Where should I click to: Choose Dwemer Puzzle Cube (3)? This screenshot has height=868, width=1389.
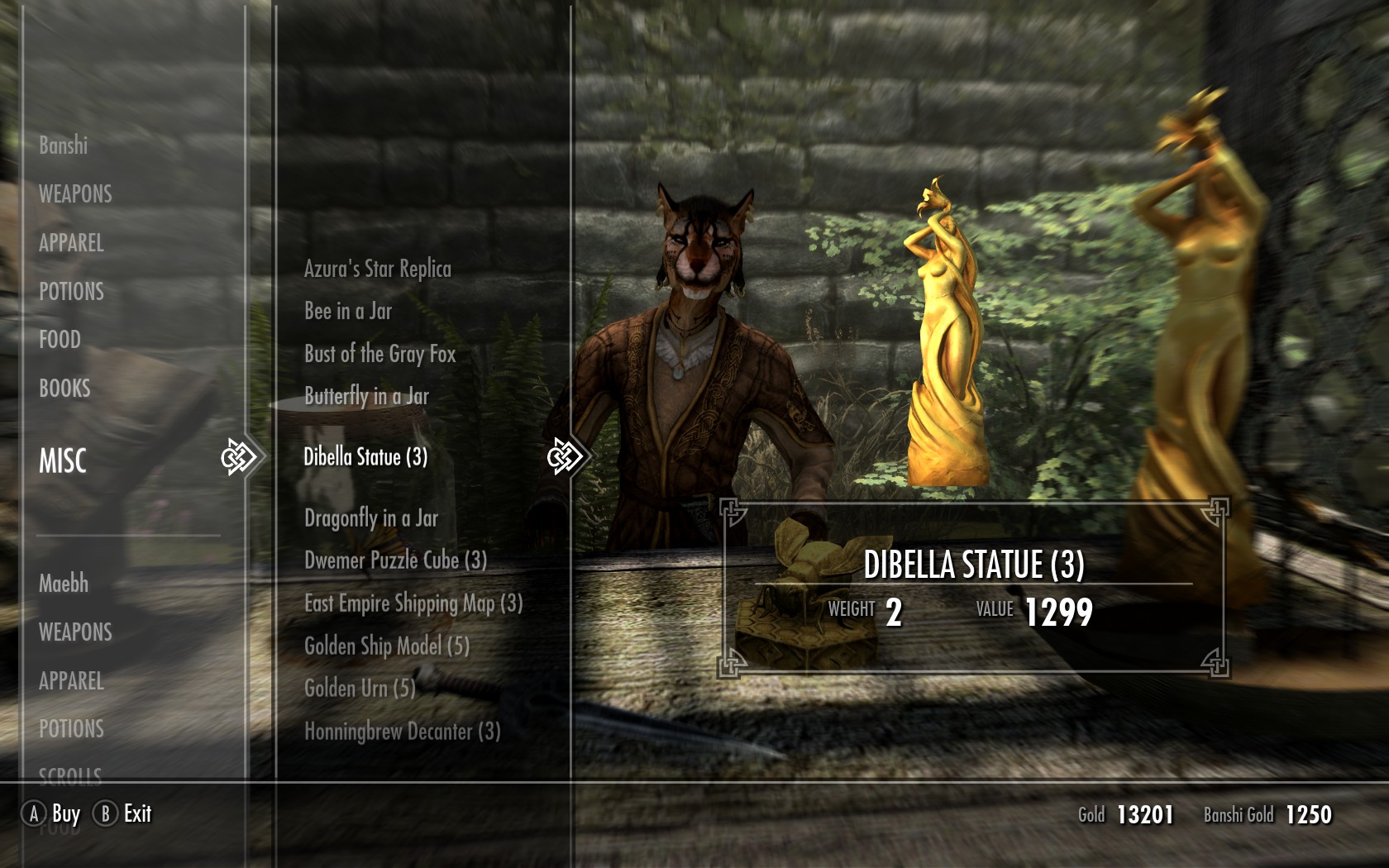click(x=395, y=560)
